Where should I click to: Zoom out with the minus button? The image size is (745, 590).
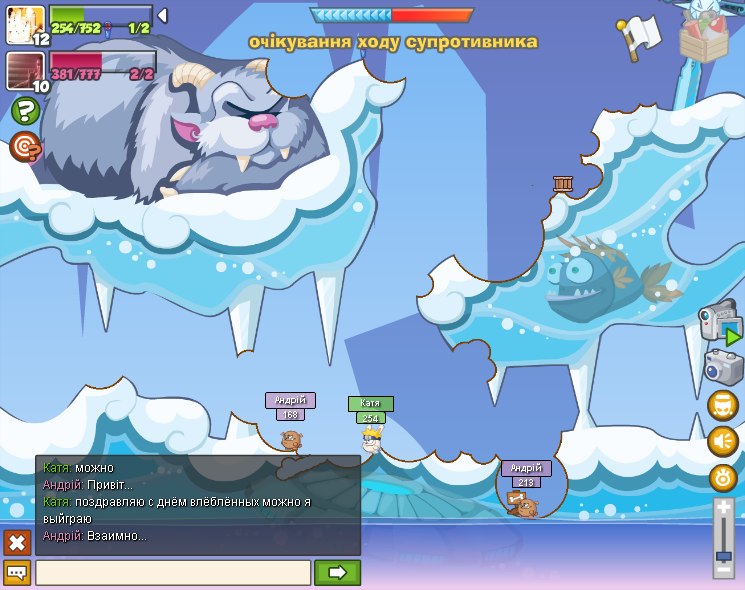[x=724, y=569]
